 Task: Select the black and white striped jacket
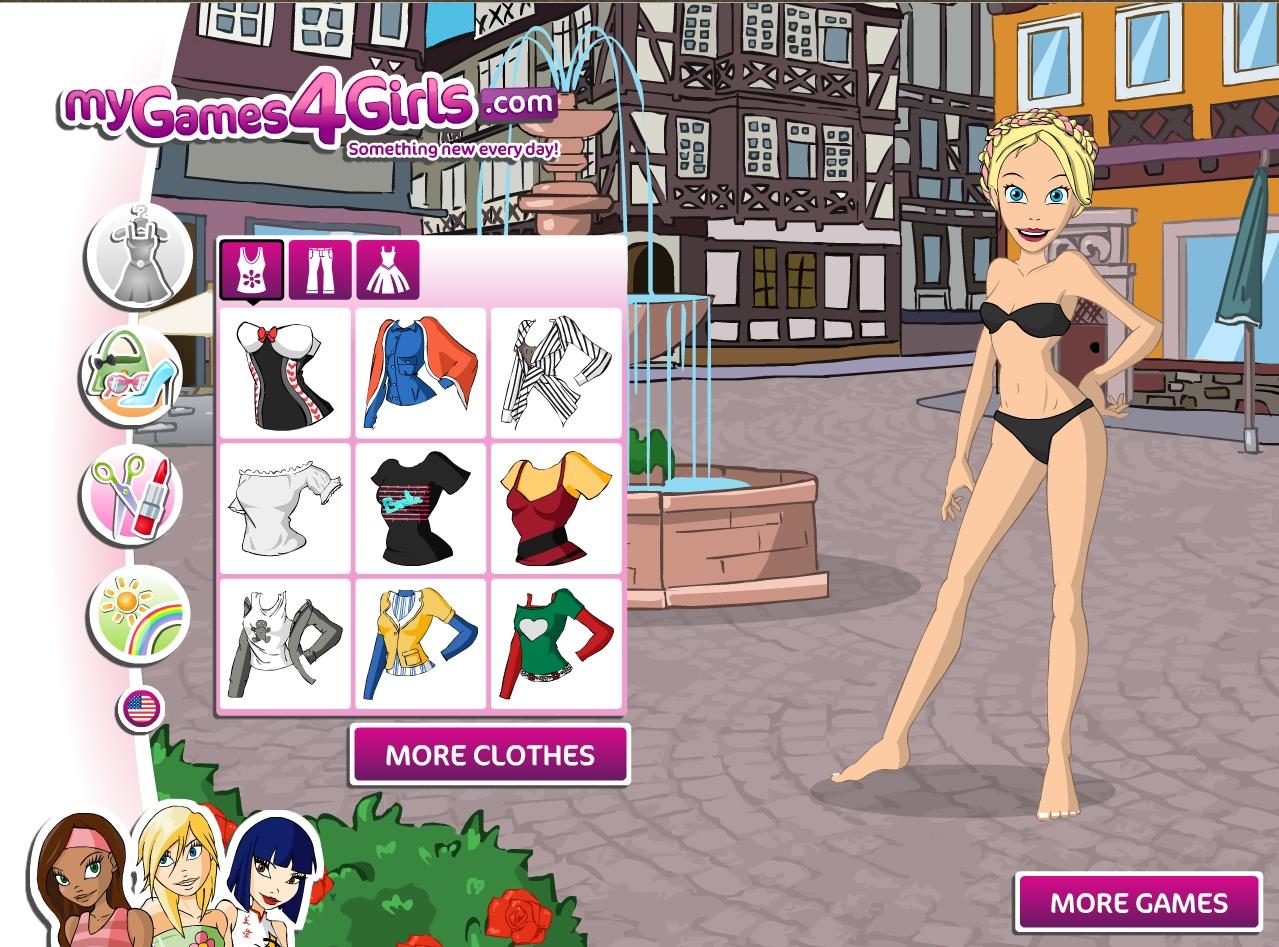(555, 373)
